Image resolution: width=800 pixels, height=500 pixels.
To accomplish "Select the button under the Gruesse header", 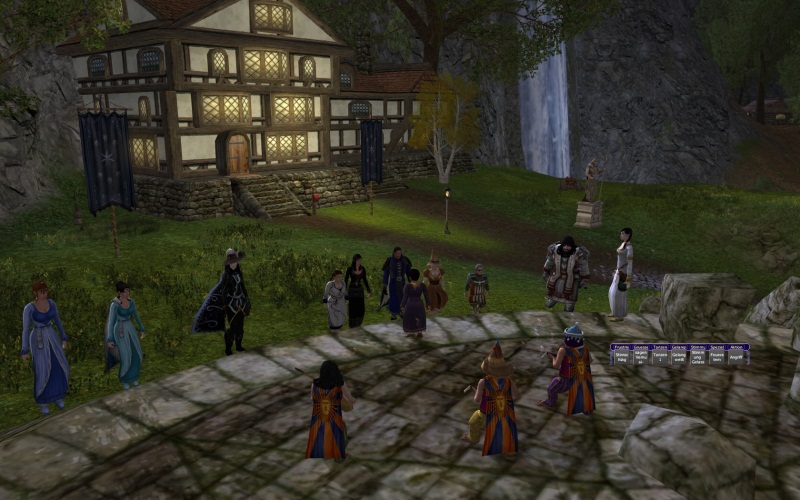I will point(641,356).
